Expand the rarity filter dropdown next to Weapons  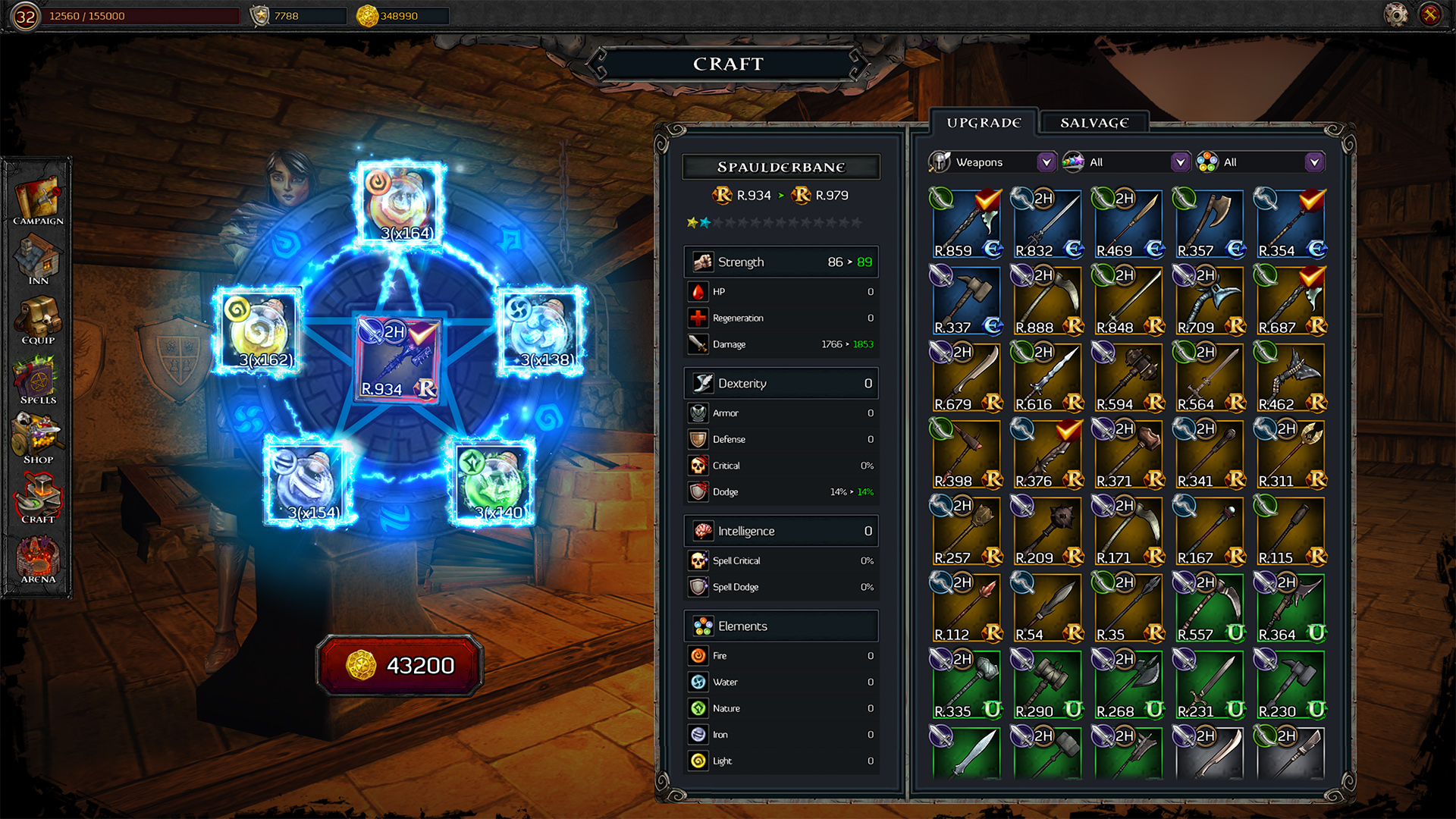tap(1180, 162)
